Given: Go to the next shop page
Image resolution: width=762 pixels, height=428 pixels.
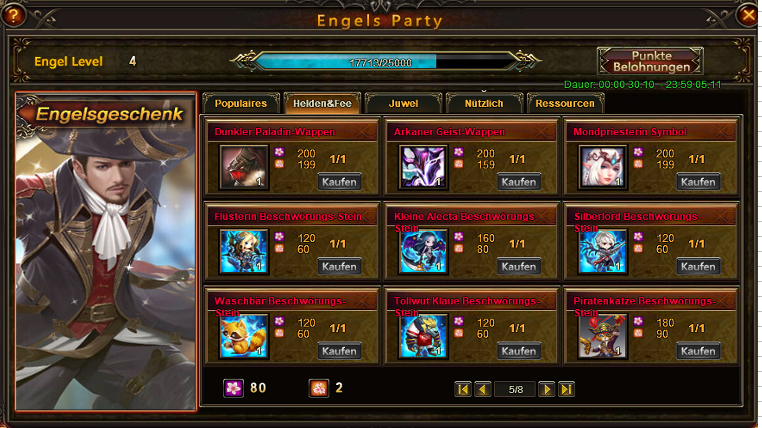Looking at the screenshot, I should (x=546, y=389).
